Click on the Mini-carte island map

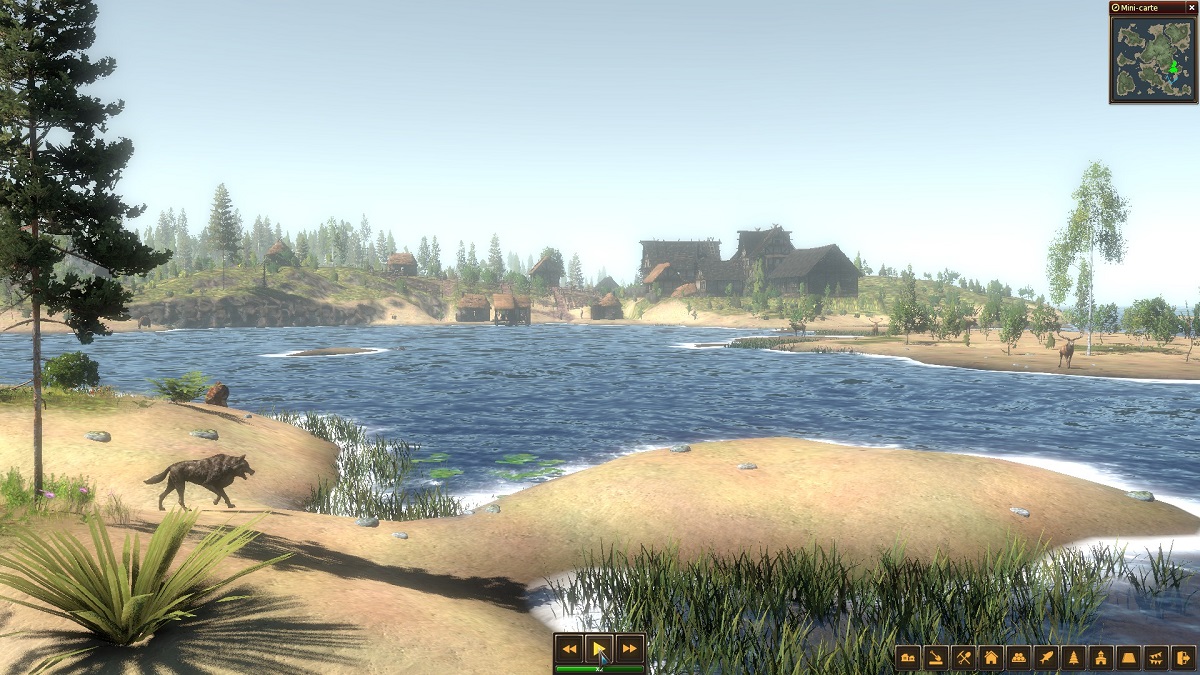(1153, 58)
